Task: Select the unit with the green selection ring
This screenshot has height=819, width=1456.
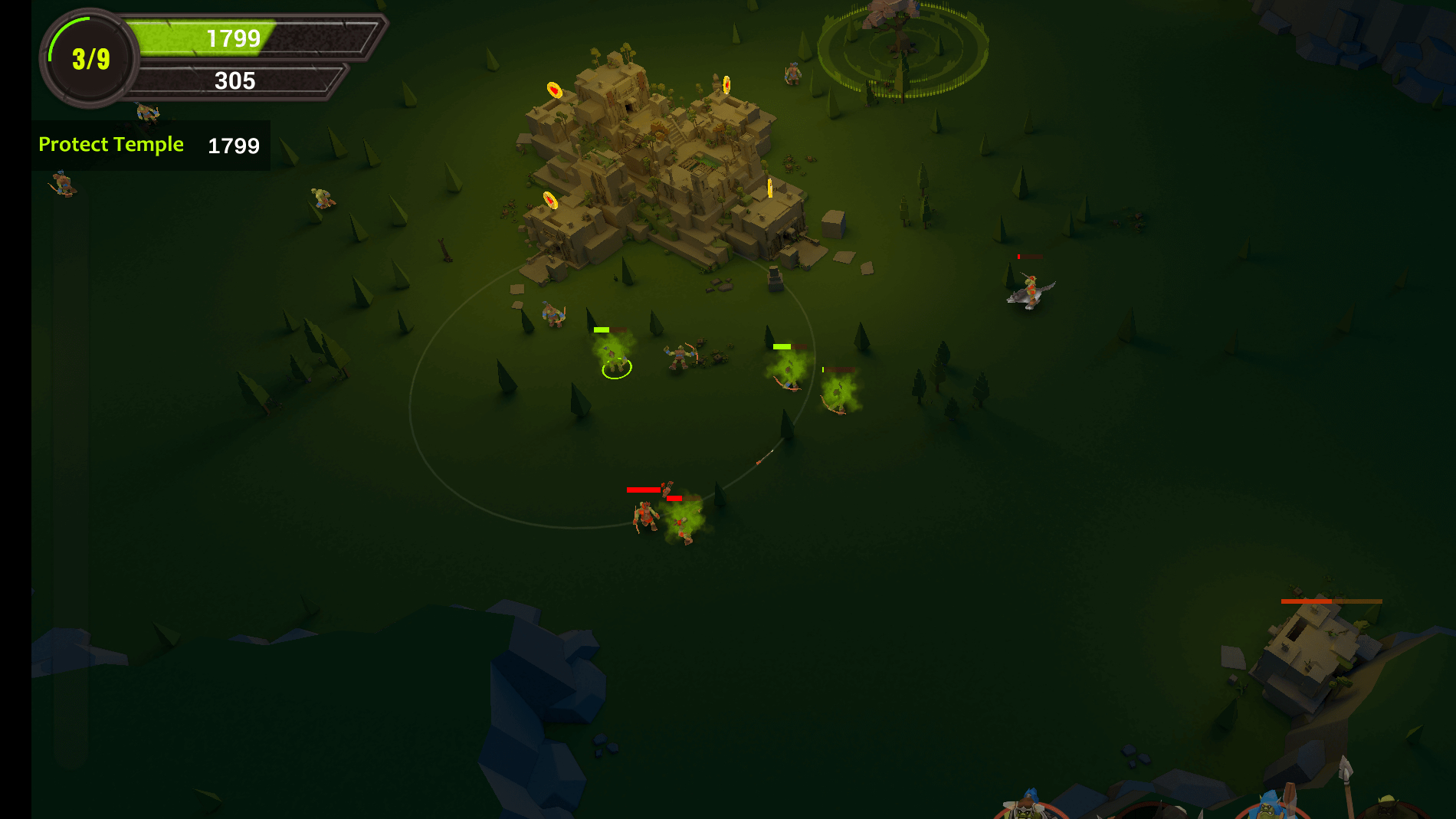Action: pyautogui.click(x=614, y=357)
